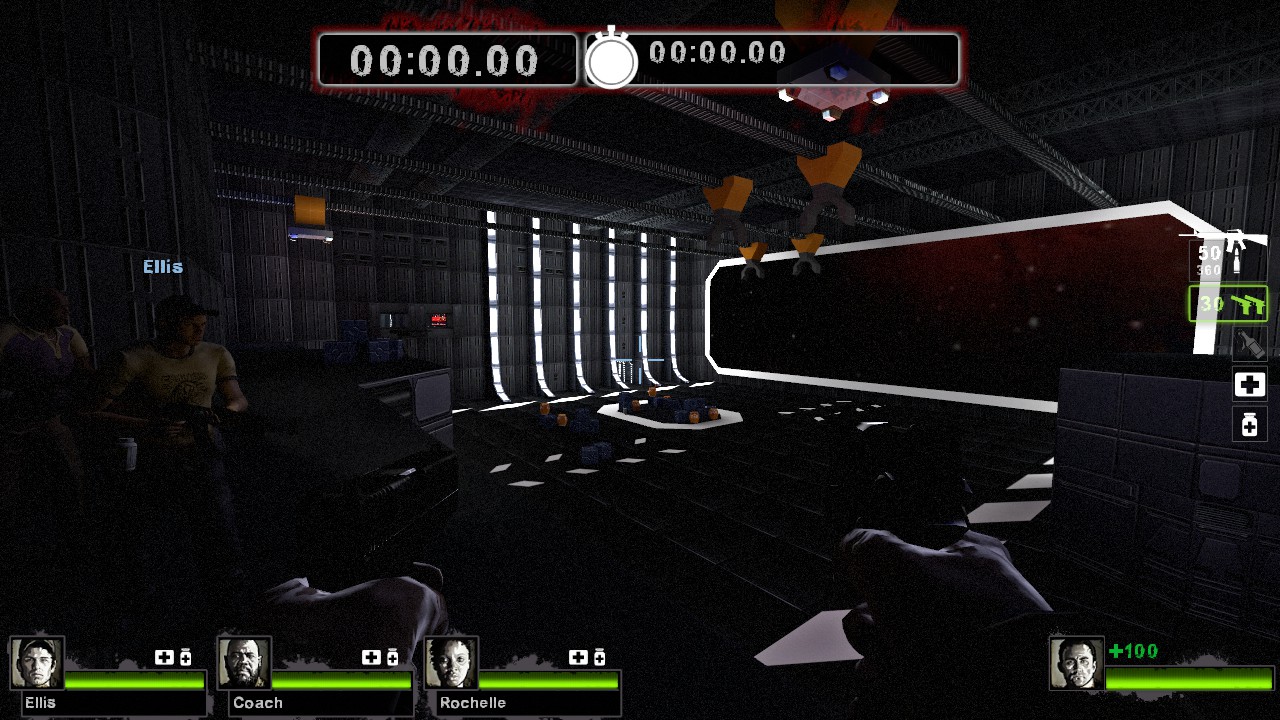Image resolution: width=1280 pixels, height=720 pixels.
Task: Equip the molotov bottle throwable
Action: [x=1249, y=344]
